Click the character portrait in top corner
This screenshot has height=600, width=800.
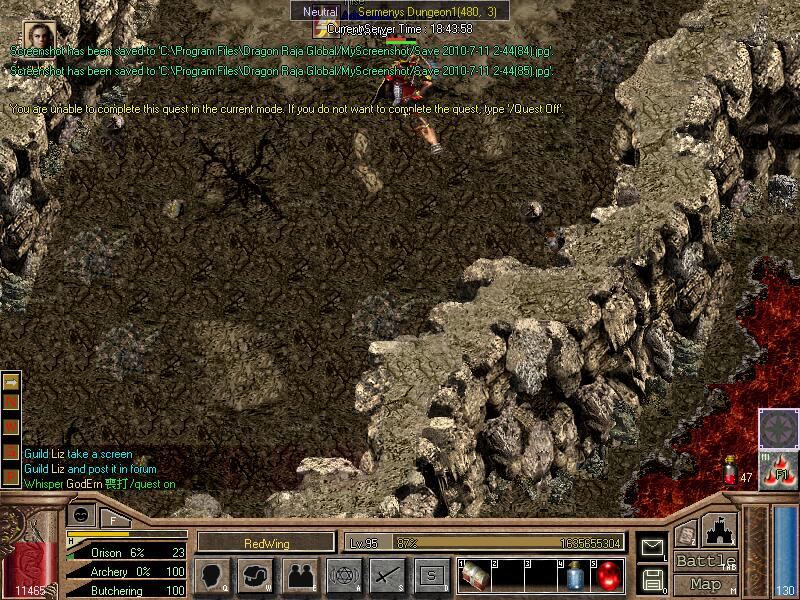pos(37,34)
